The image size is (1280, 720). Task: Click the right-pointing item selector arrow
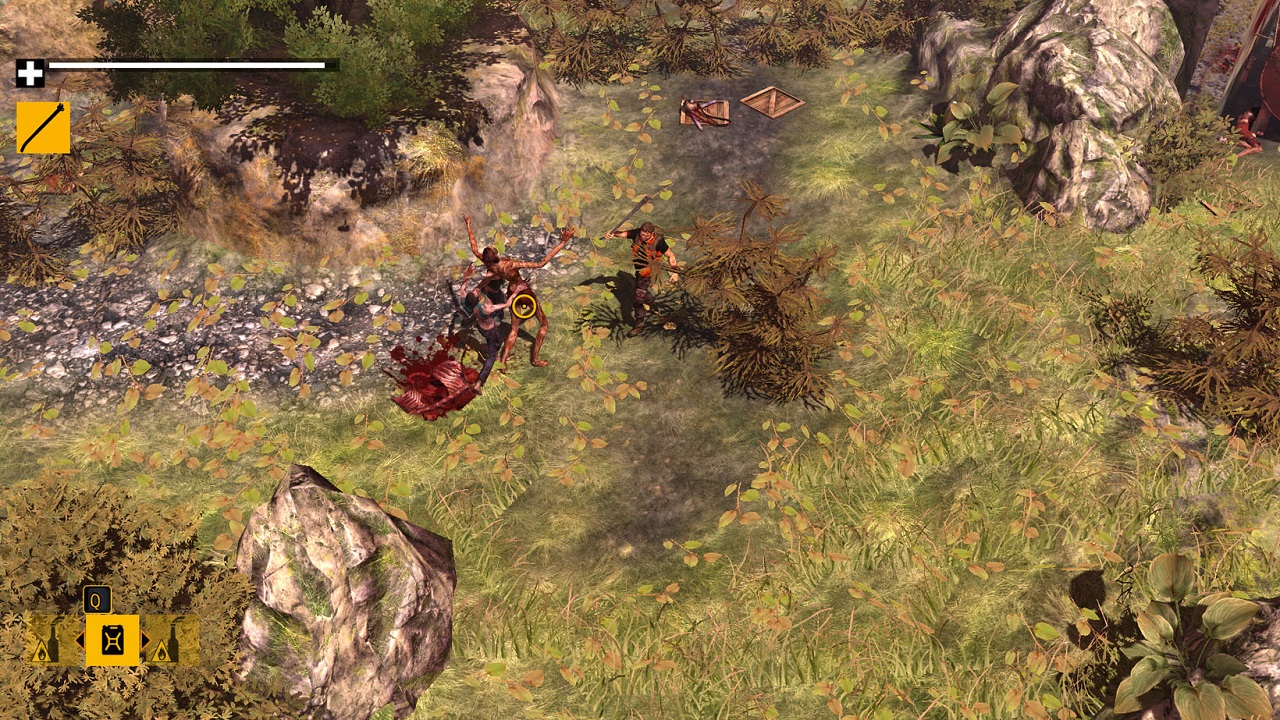click(x=145, y=640)
